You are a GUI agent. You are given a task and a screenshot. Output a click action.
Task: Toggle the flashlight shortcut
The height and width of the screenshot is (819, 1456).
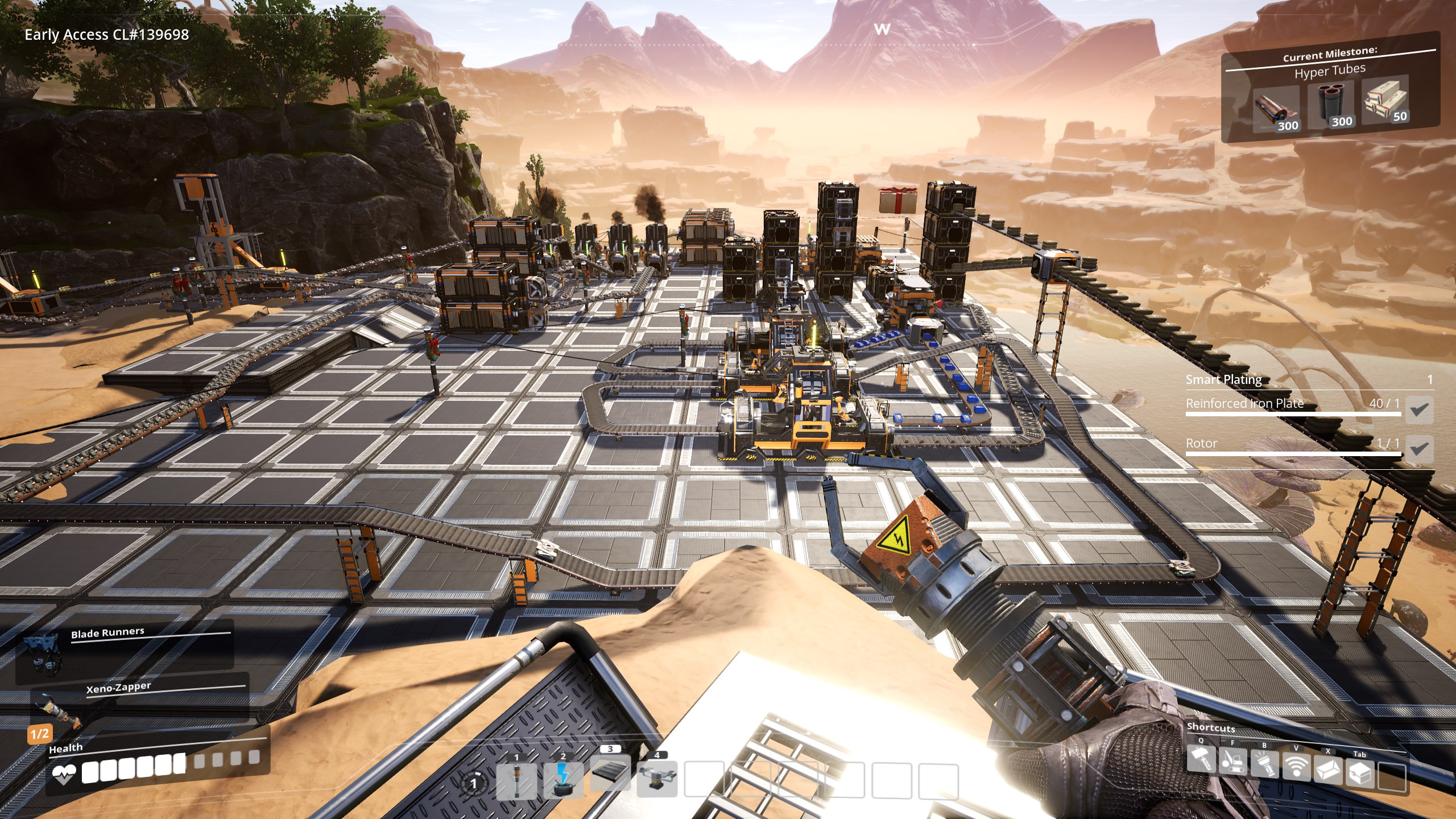pos(1264,765)
